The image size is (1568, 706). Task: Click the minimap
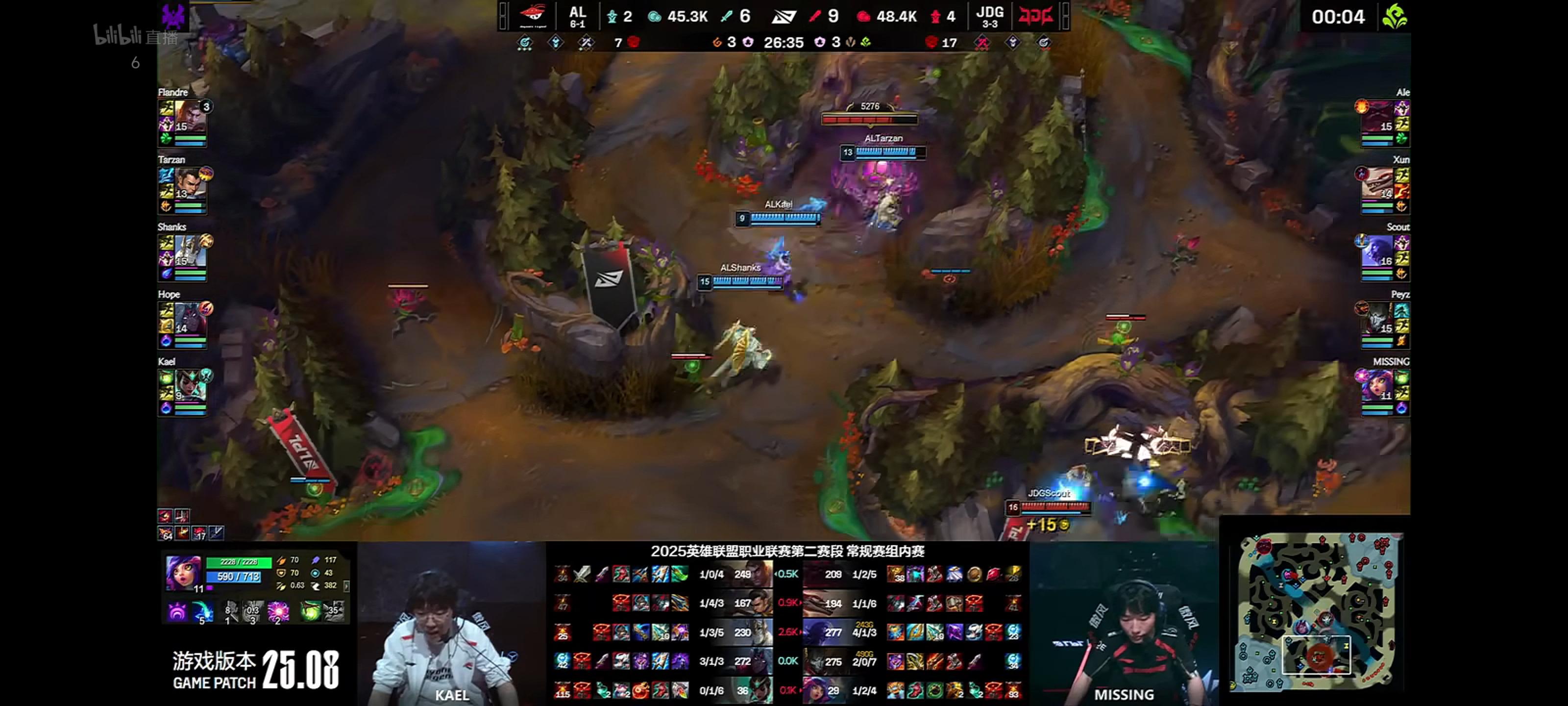coord(1316,611)
